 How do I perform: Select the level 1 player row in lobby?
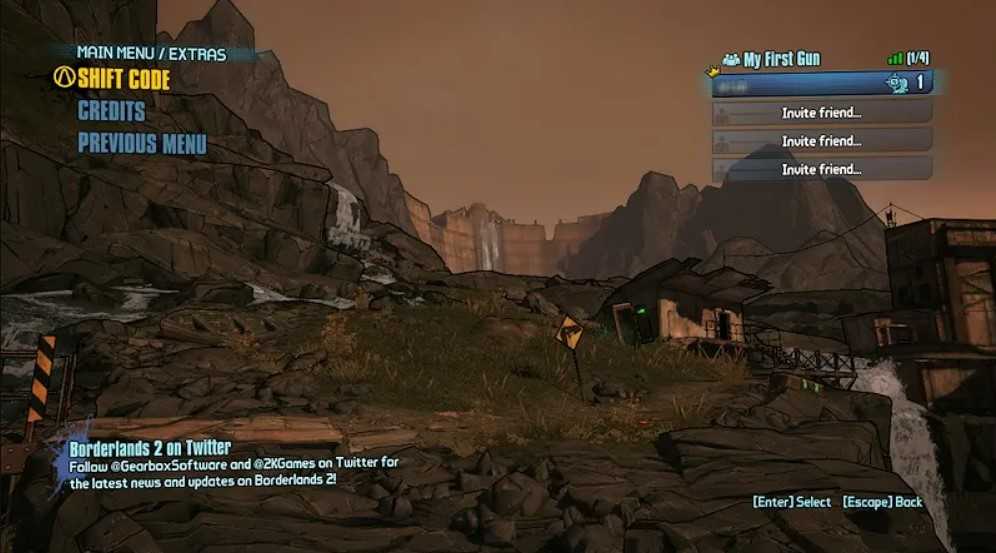[x=822, y=84]
